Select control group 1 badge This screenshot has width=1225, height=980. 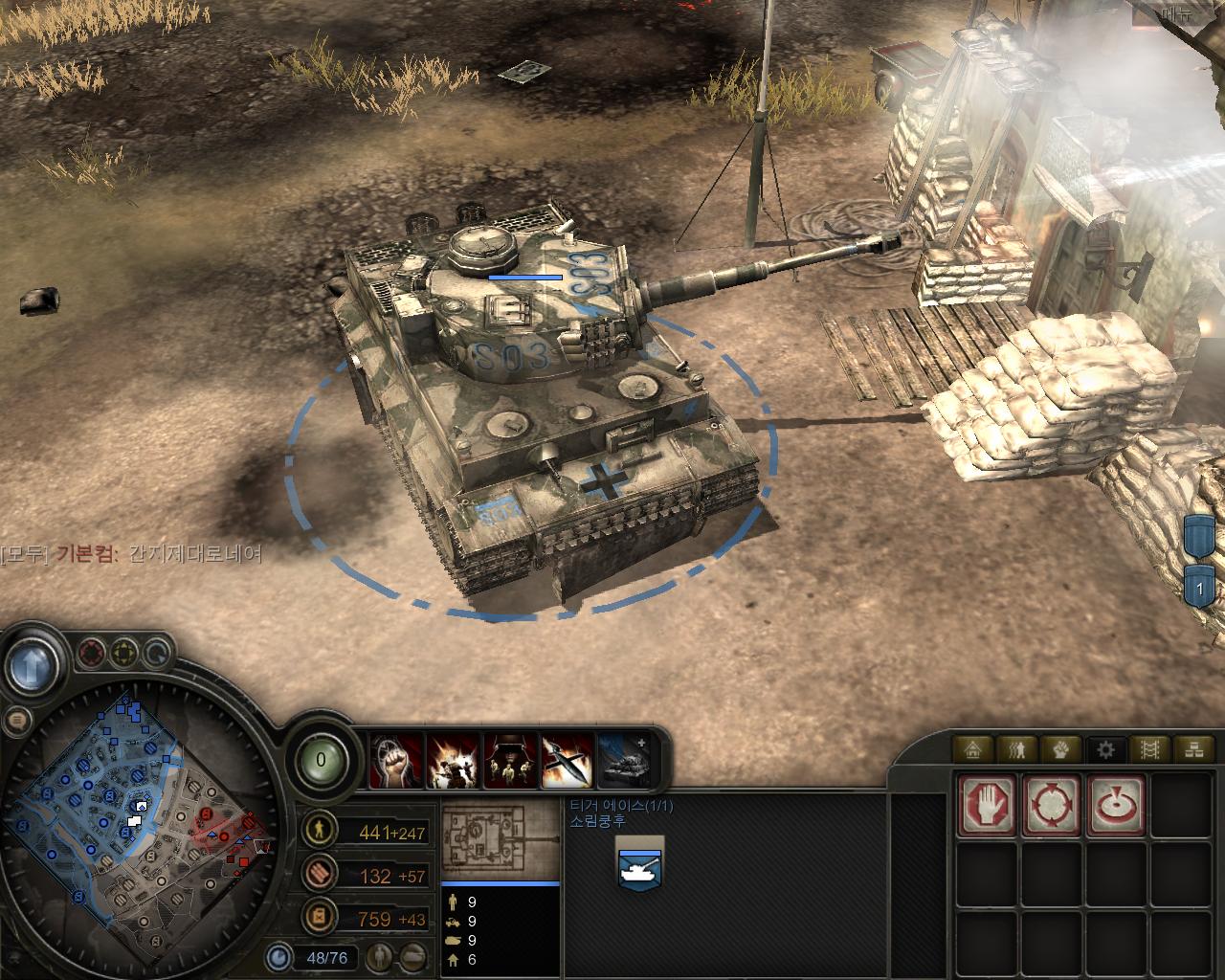[x=1199, y=586]
